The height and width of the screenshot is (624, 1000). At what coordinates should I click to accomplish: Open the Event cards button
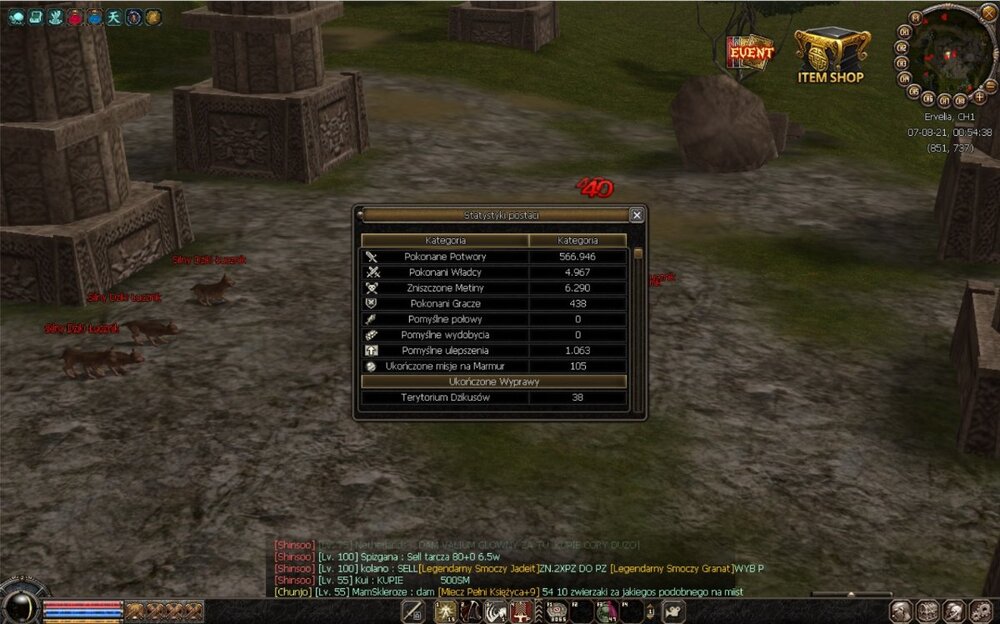pyautogui.click(x=750, y=52)
